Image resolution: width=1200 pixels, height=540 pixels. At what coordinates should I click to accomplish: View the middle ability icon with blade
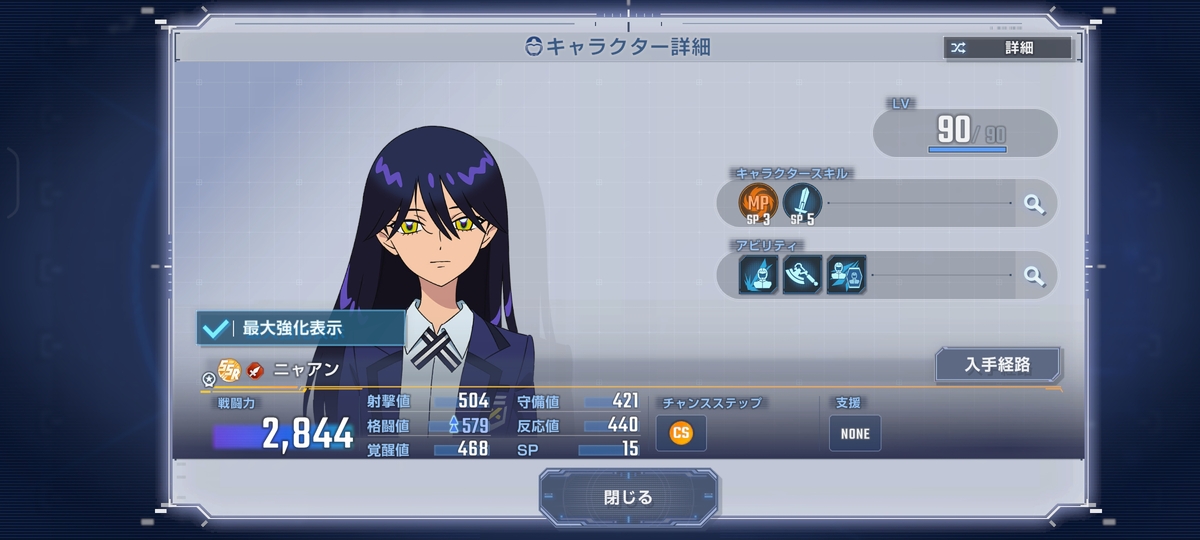[802, 275]
